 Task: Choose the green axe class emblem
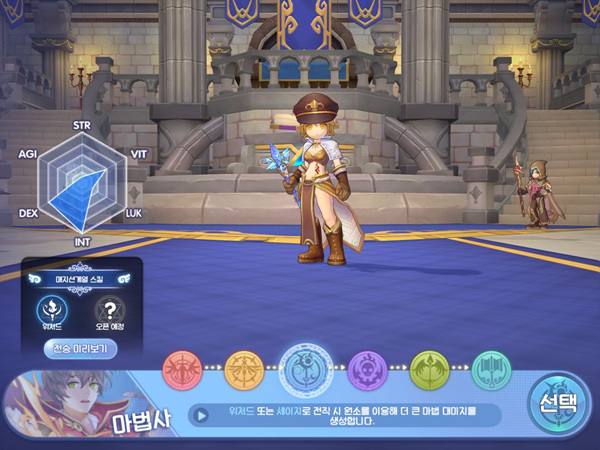point(429,370)
